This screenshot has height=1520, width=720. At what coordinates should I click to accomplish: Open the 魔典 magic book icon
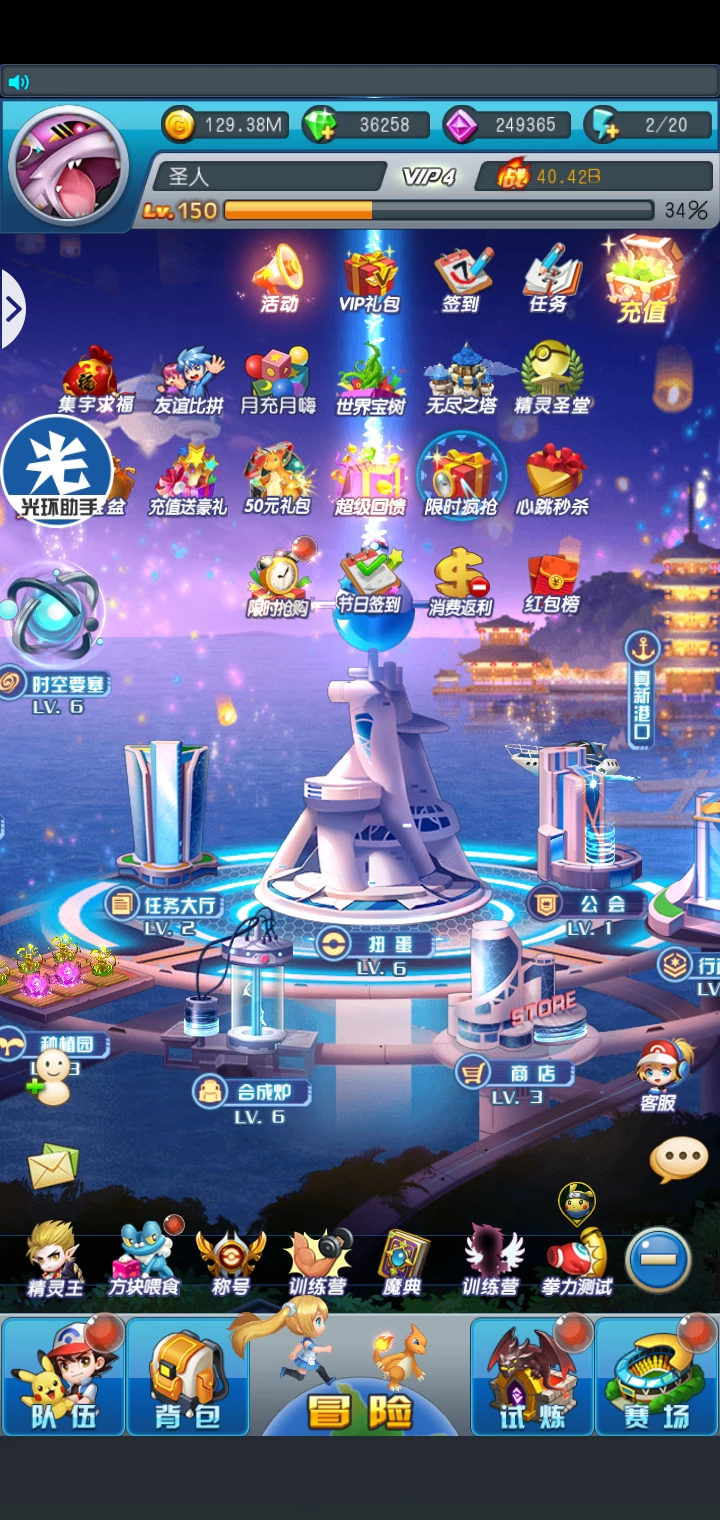click(x=402, y=1262)
